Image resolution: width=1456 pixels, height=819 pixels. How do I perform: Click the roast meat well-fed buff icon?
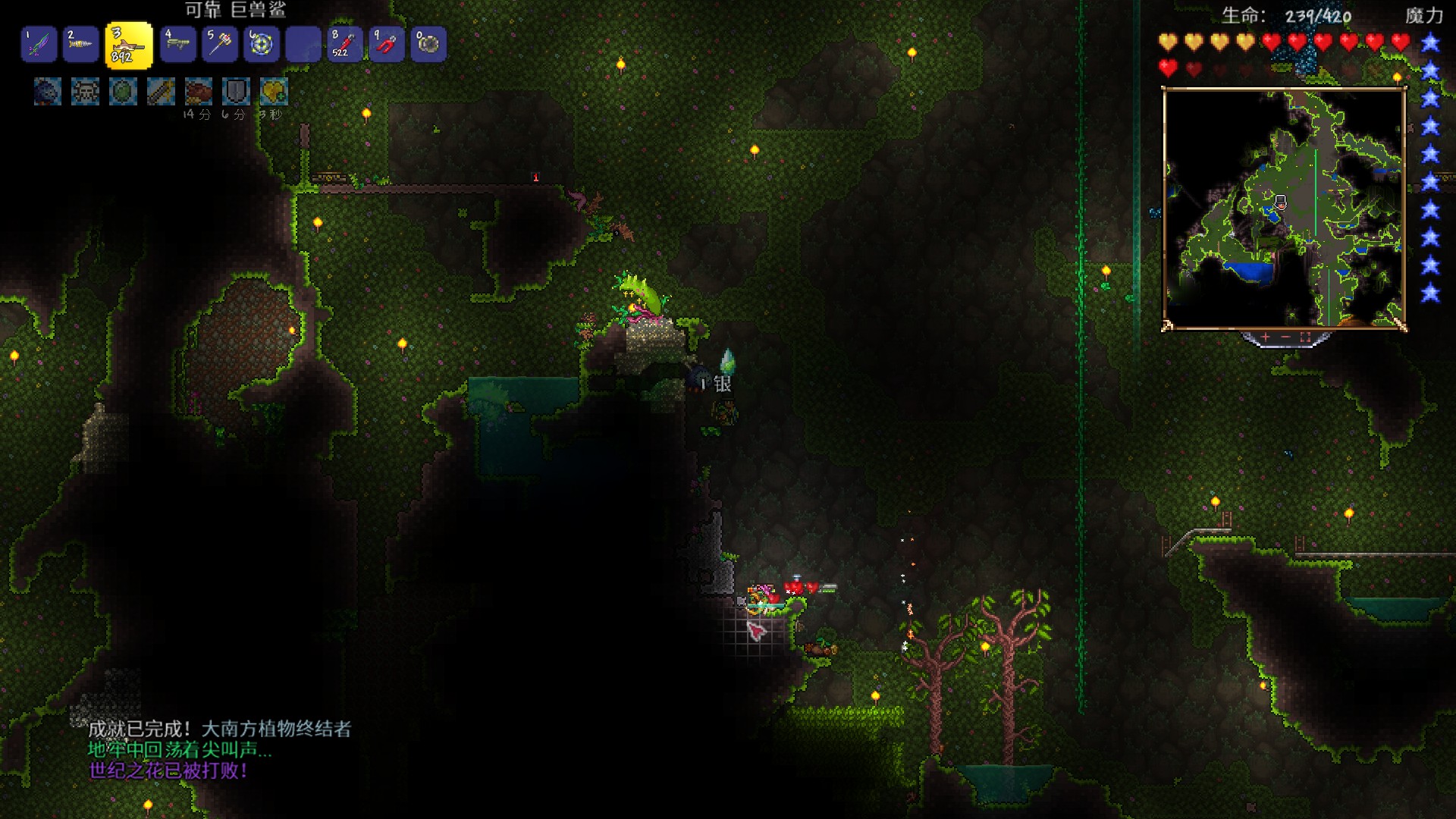(199, 93)
